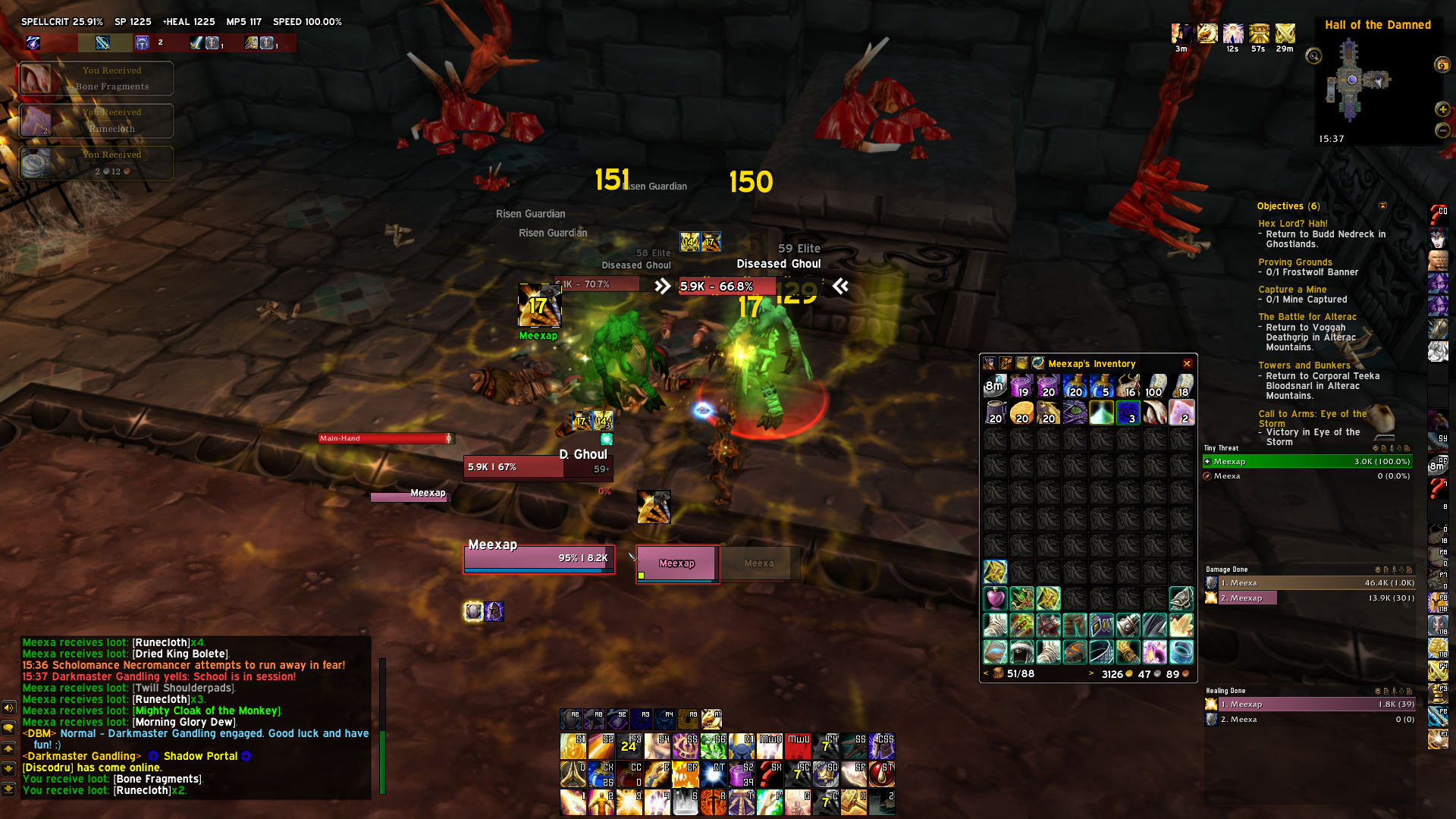Use the mana potion stack of 5

point(1101,386)
